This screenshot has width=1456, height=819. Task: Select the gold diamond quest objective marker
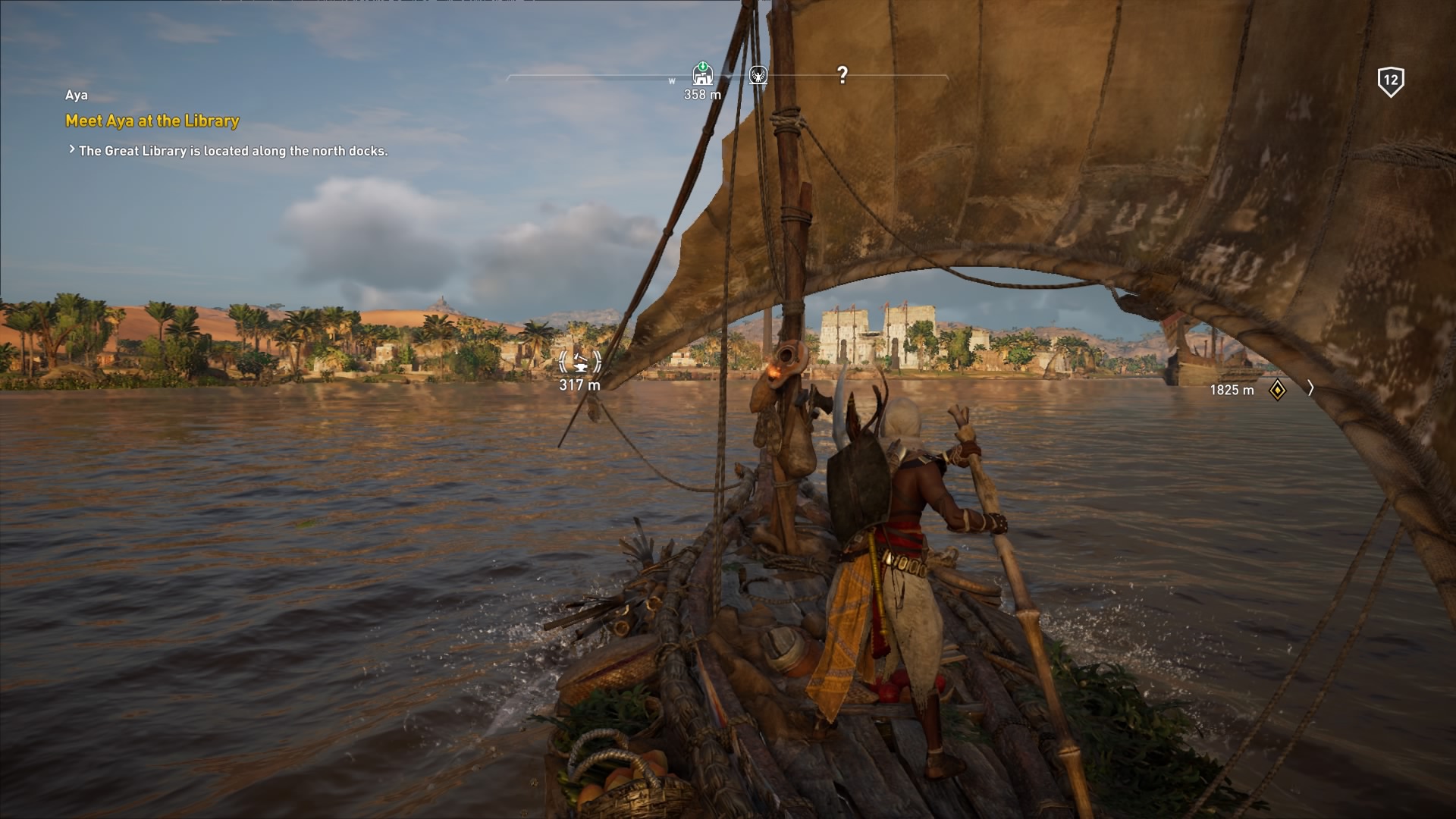[x=1278, y=390]
